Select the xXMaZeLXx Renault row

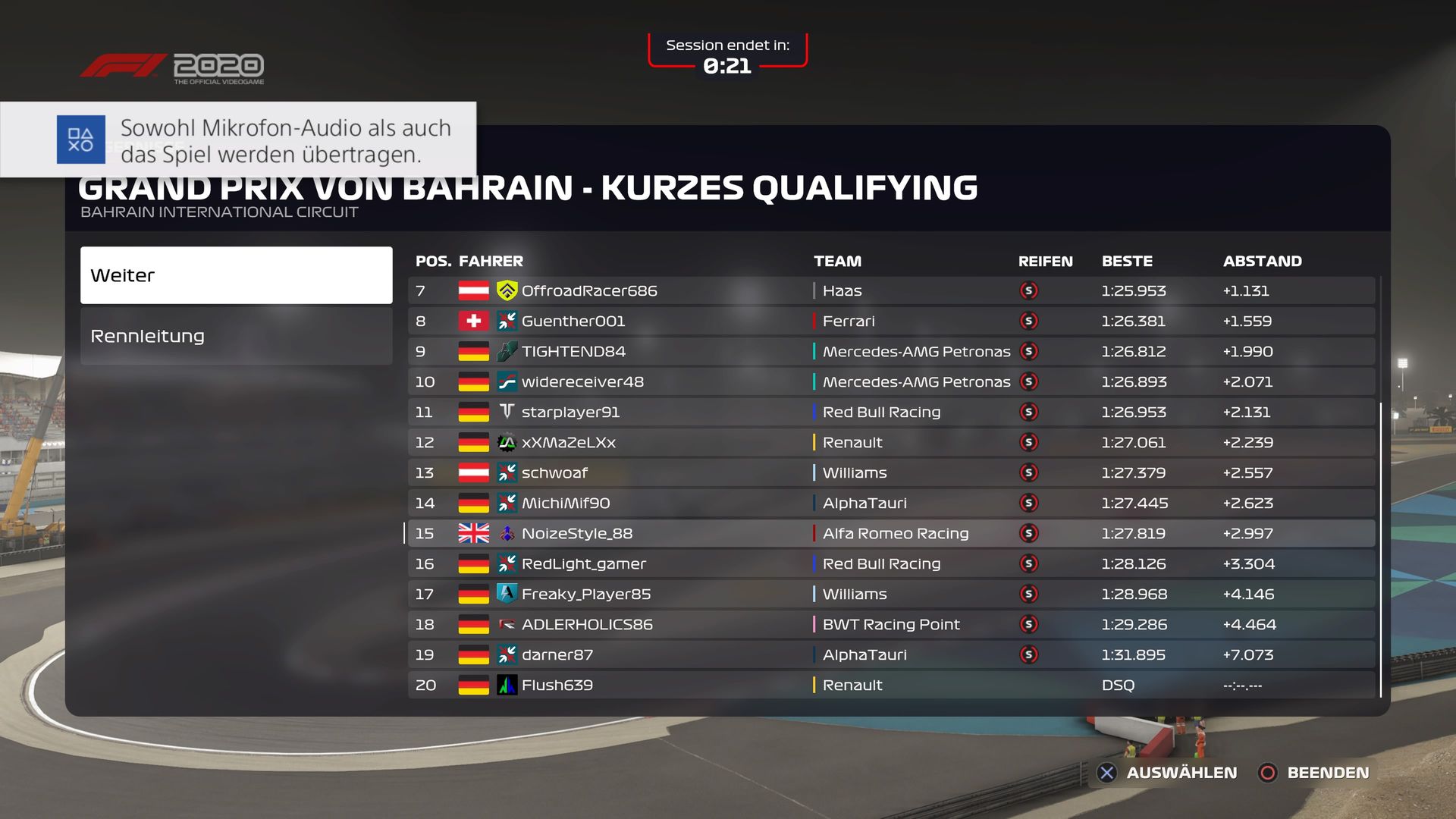click(x=891, y=442)
